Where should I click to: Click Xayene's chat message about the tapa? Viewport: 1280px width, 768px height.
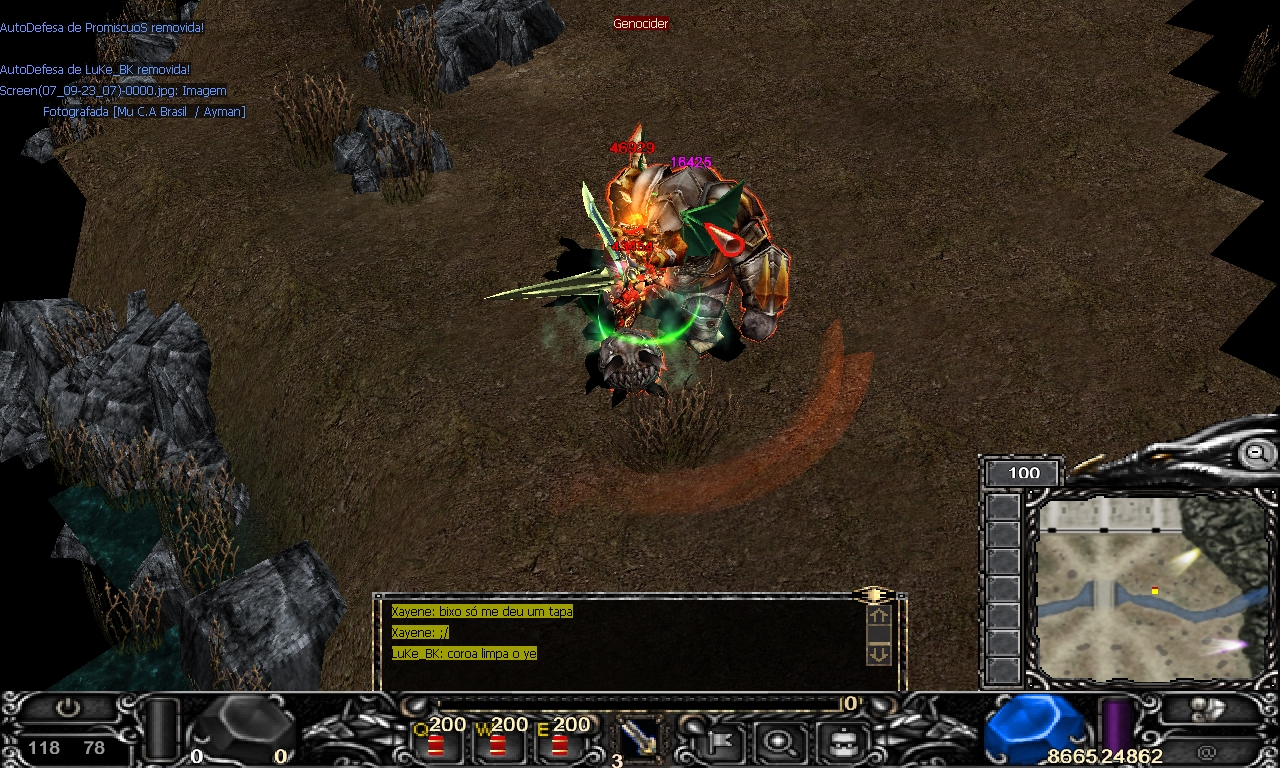coord(482,611)
